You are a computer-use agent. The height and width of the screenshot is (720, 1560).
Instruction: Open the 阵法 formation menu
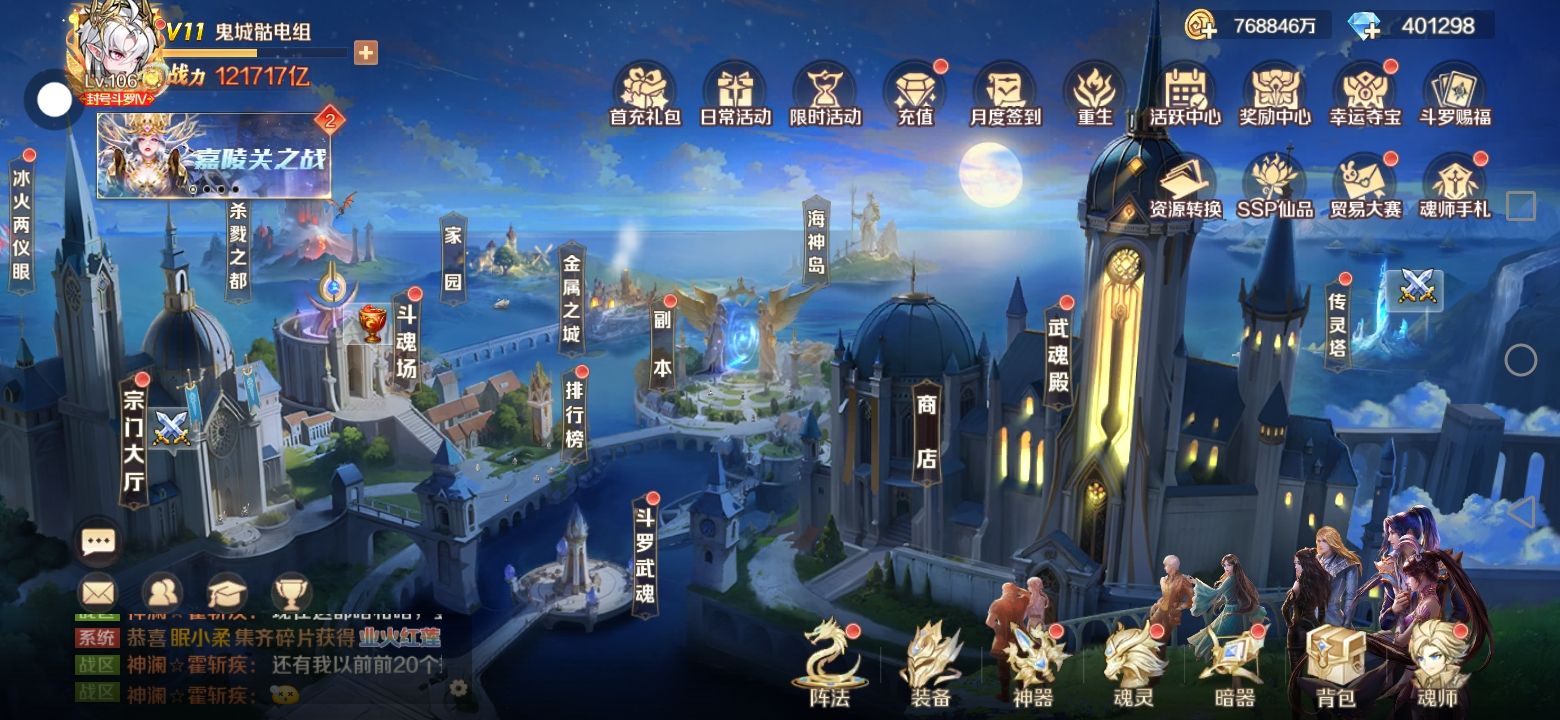[831, 665]
